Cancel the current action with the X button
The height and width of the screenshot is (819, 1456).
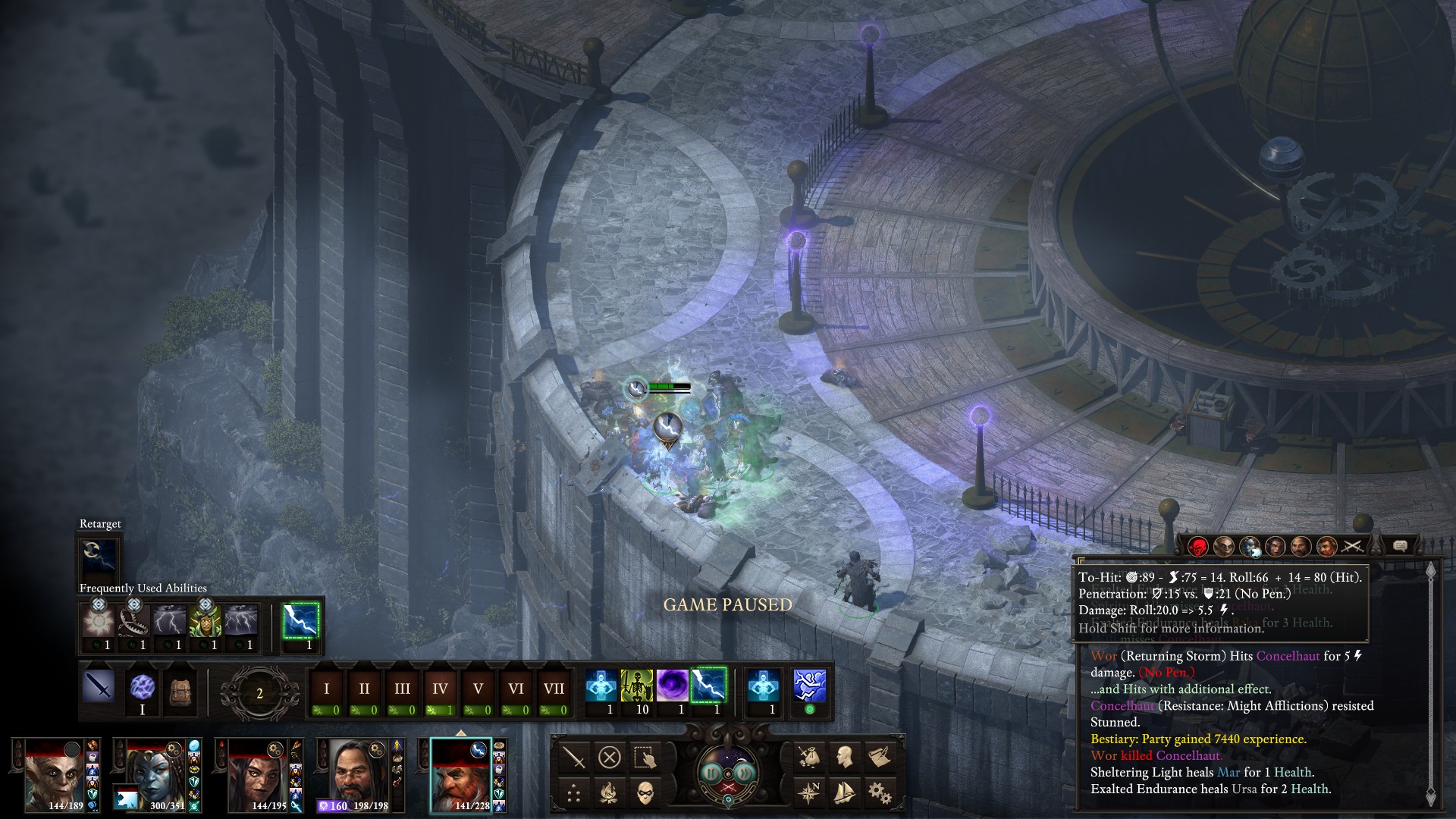[609, 757]
